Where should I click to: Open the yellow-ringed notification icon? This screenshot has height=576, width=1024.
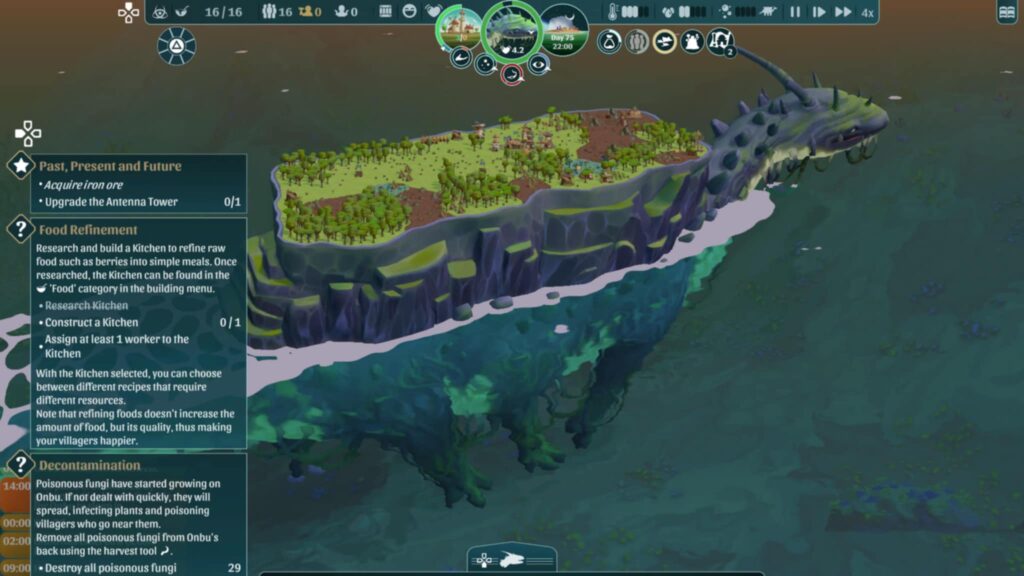pyautogui.click(x=665, y=42)
